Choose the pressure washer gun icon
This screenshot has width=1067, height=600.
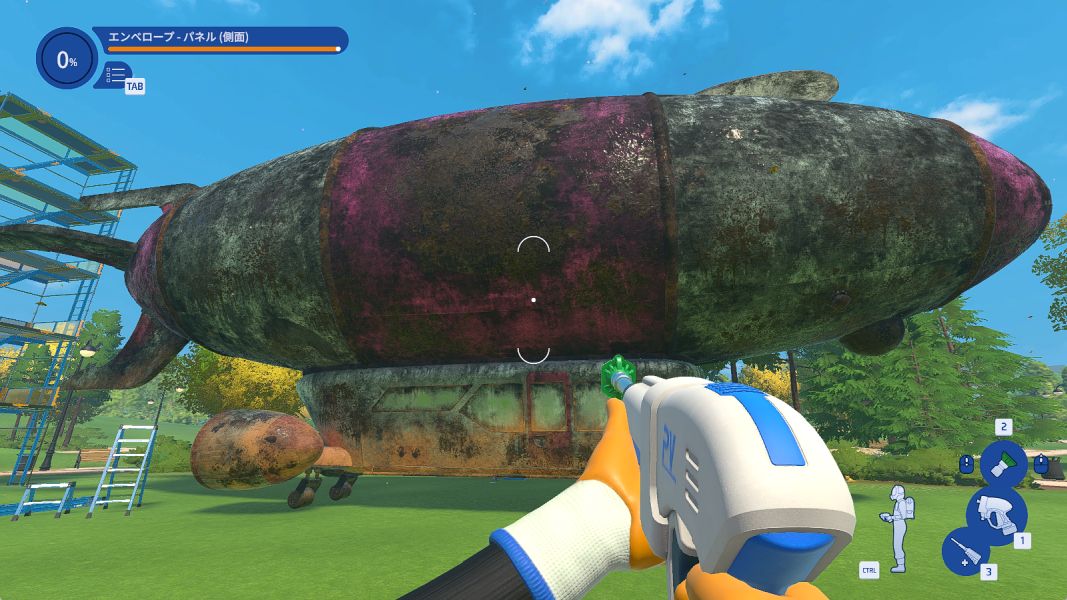coord(996,512)
